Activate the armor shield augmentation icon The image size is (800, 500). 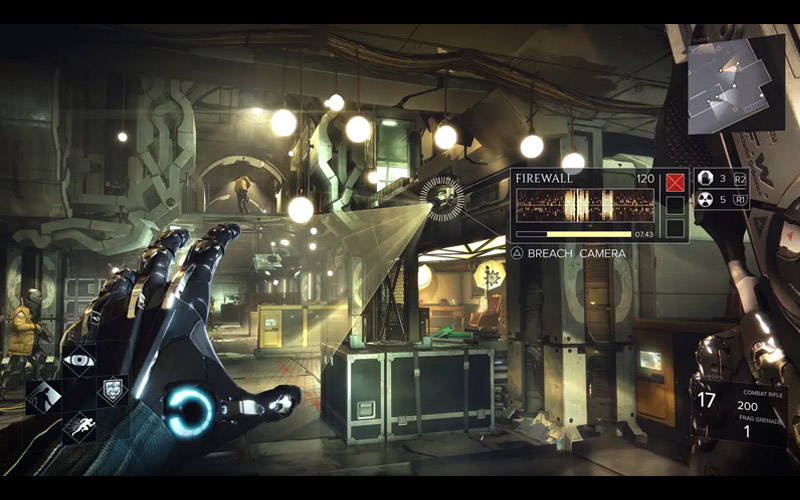(x=112, y=392)
